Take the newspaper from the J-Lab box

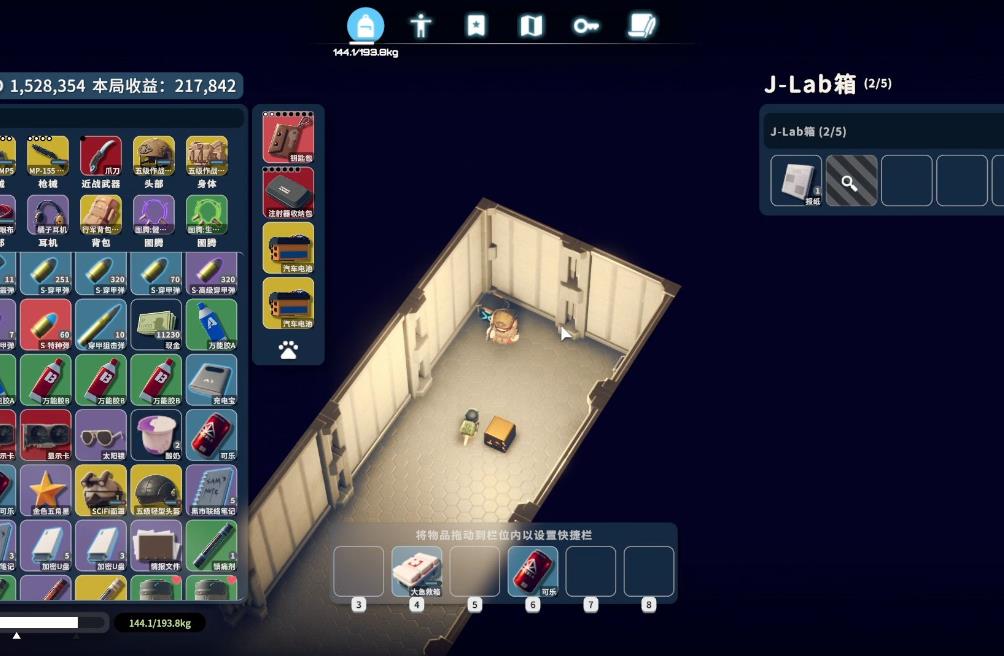coord(796,180)
